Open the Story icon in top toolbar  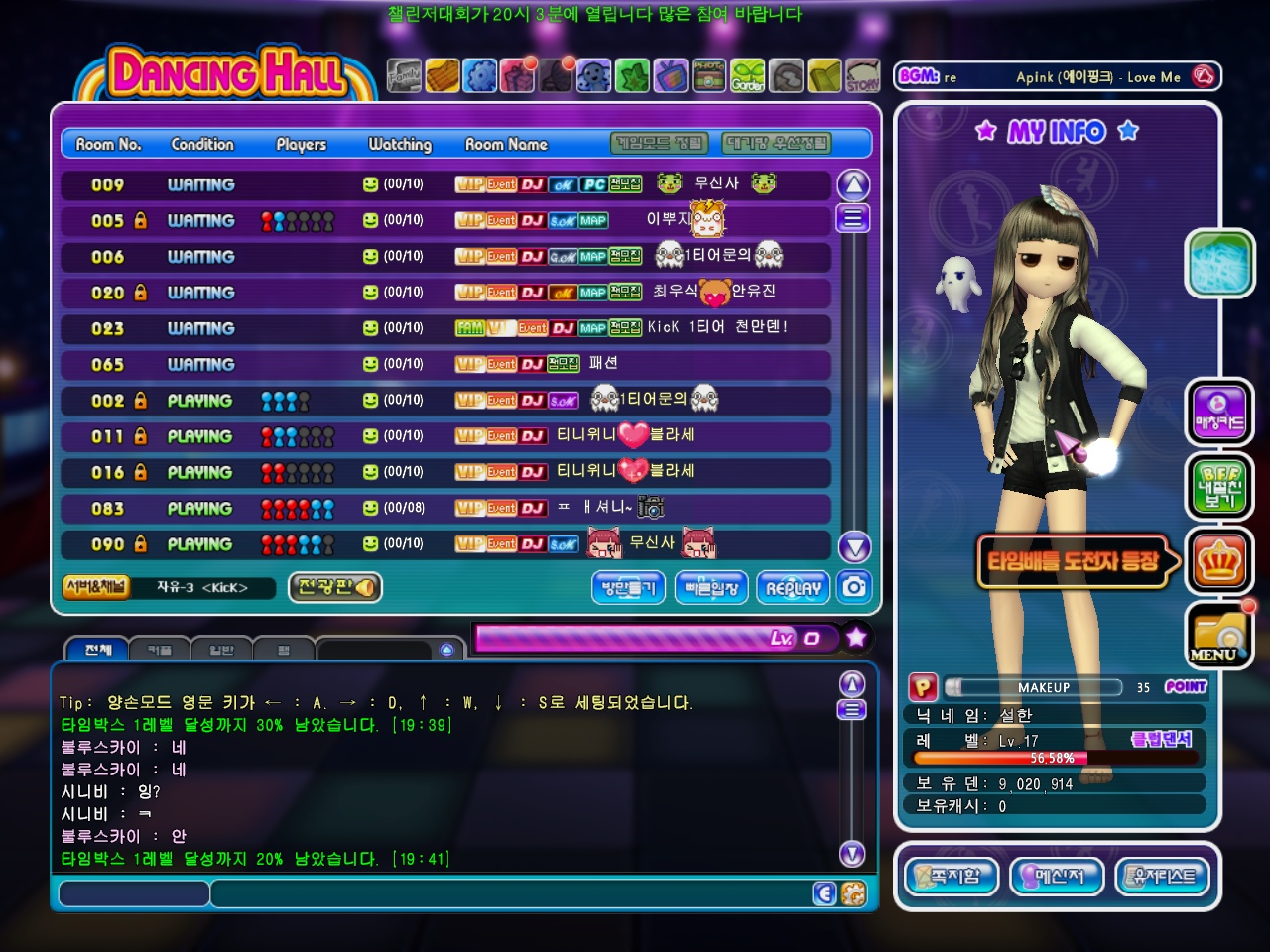pos(862,76)
